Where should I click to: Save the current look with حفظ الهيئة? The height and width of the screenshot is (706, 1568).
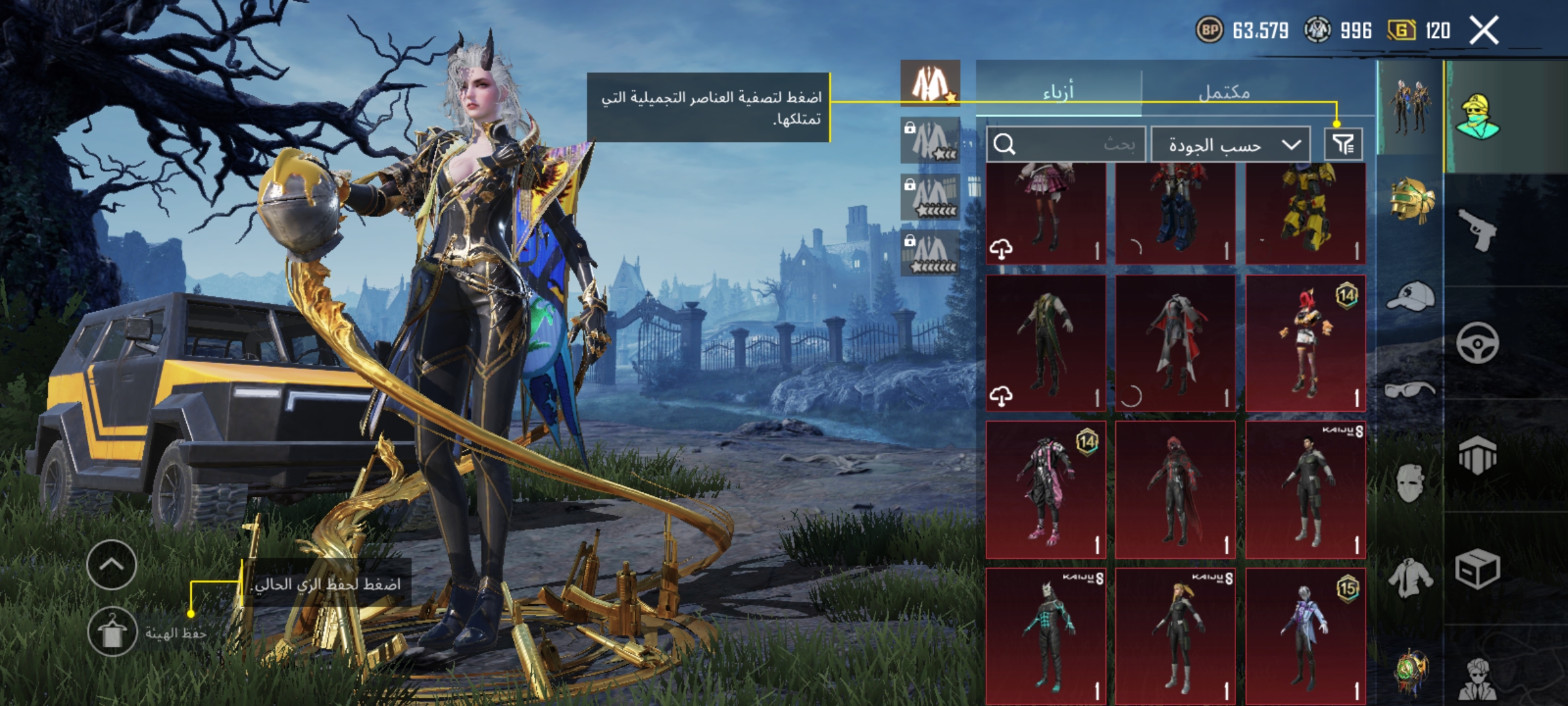click(x=112, y=631)
